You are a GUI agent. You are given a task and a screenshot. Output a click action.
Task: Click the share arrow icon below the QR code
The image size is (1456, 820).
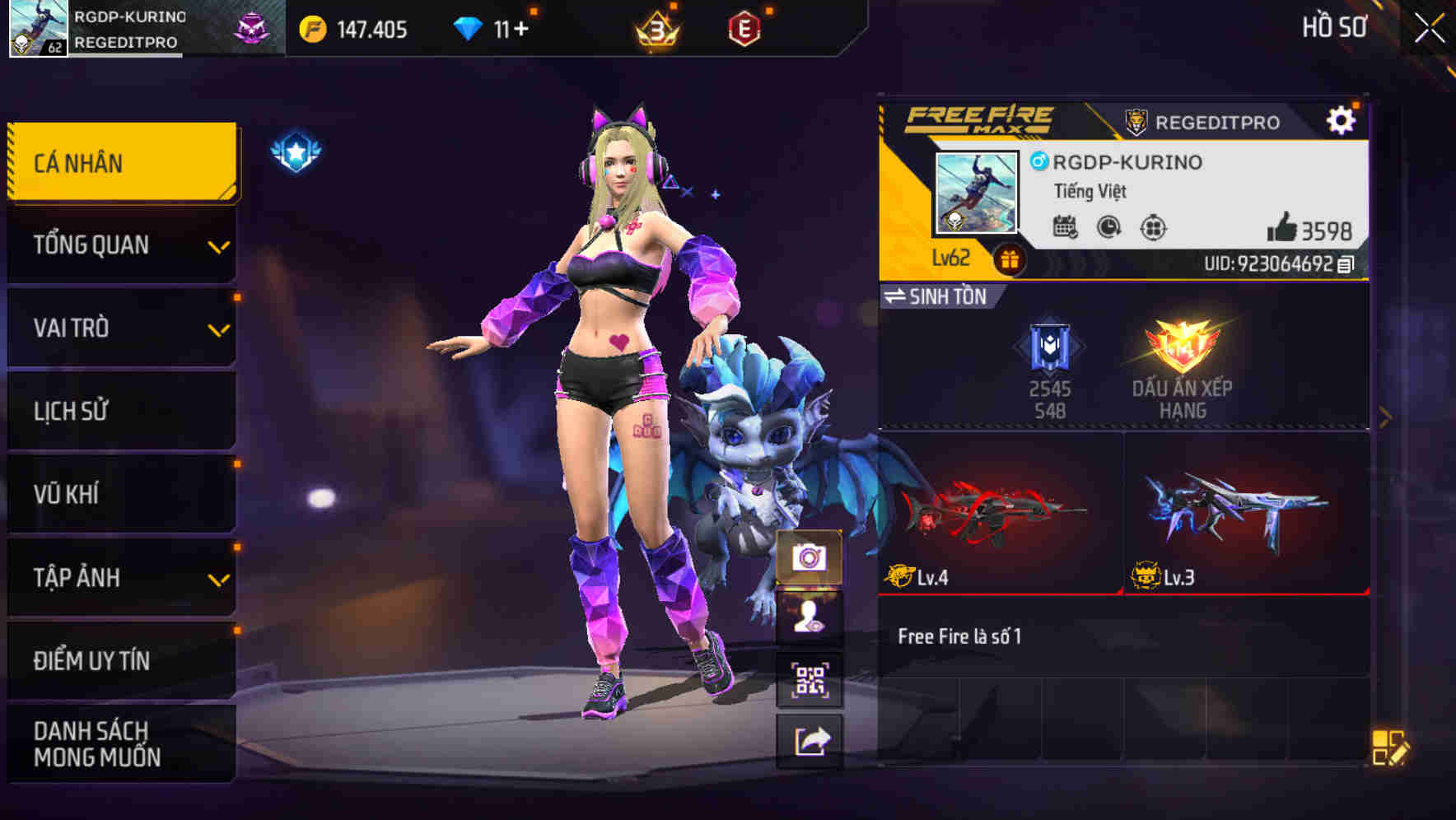tap(811, 742)
